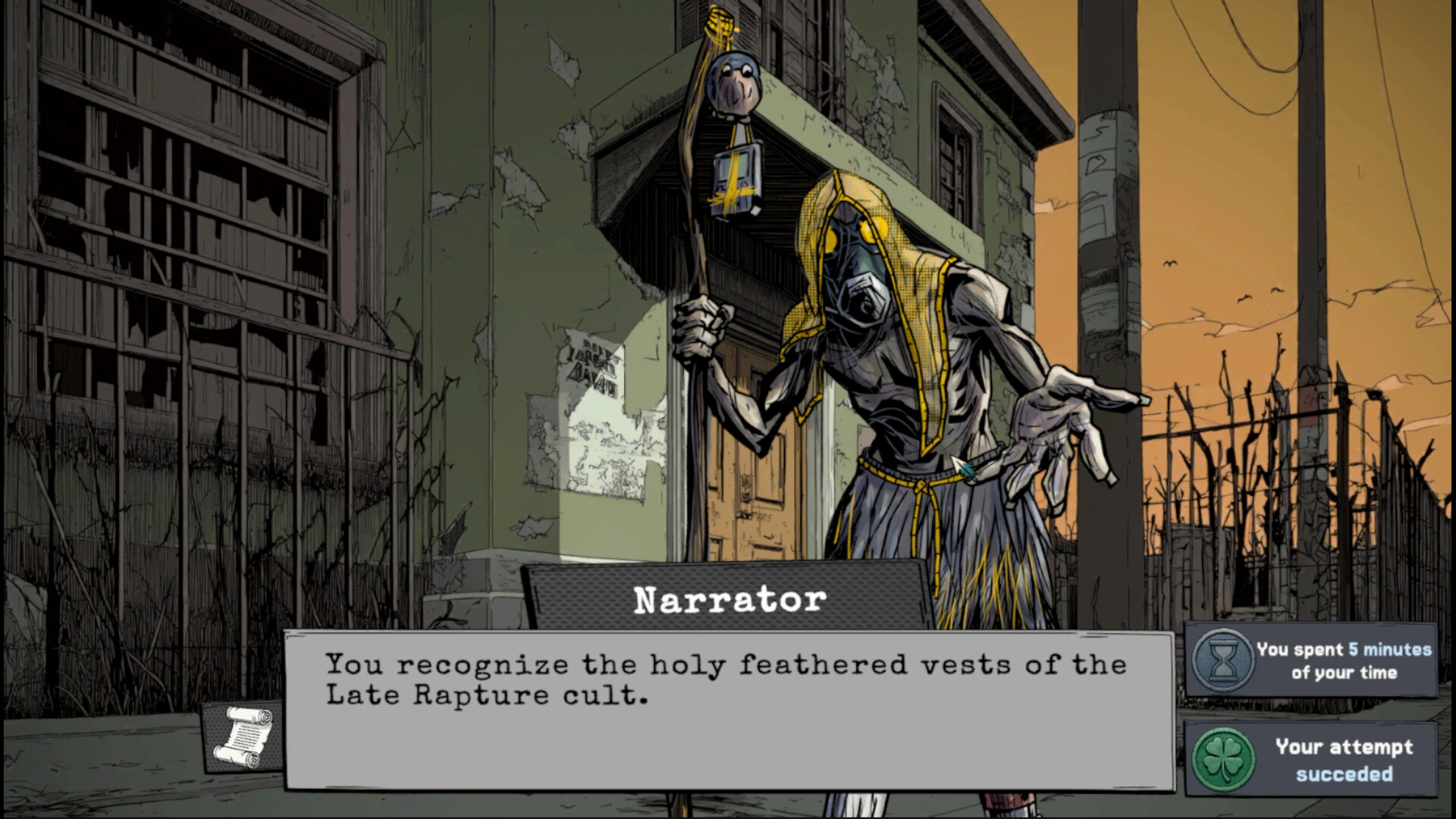Advance the Narrator dialogue text box
The image size is (1456, 819).
pyautogui.click(x=728, y=711)
